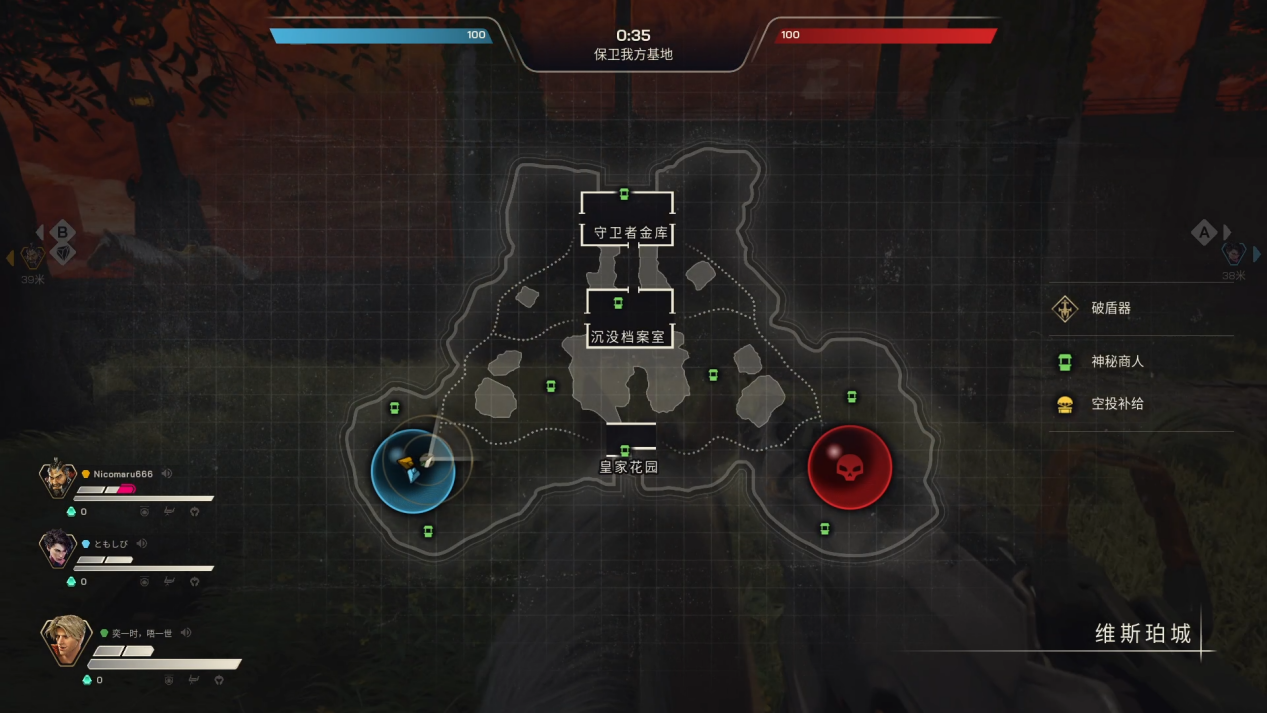The width and height of the screenshot is (1267, 713).
Task: Click the red skull enemy base marker
Action: click(849, 467)
